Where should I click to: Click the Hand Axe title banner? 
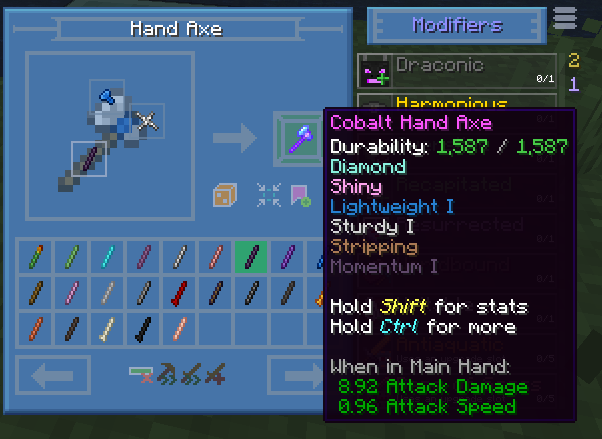point(176,29)
